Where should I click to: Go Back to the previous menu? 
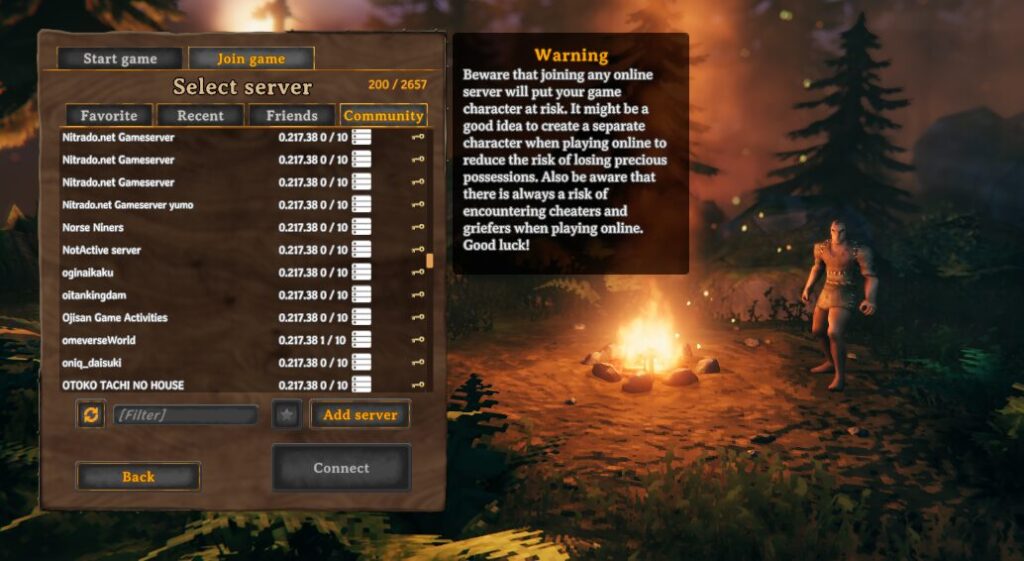click(138, 477)
